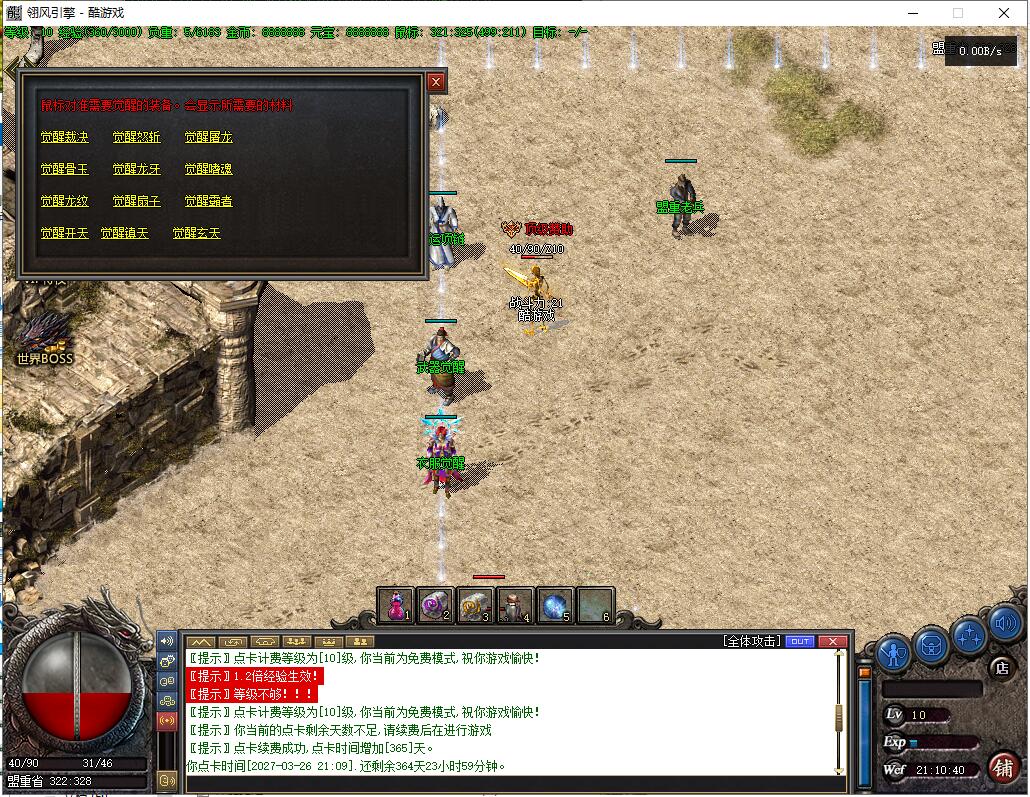Click the 觉醒龙牙 link
This screenshot has width=1030, height=797.
coord(136,169)
